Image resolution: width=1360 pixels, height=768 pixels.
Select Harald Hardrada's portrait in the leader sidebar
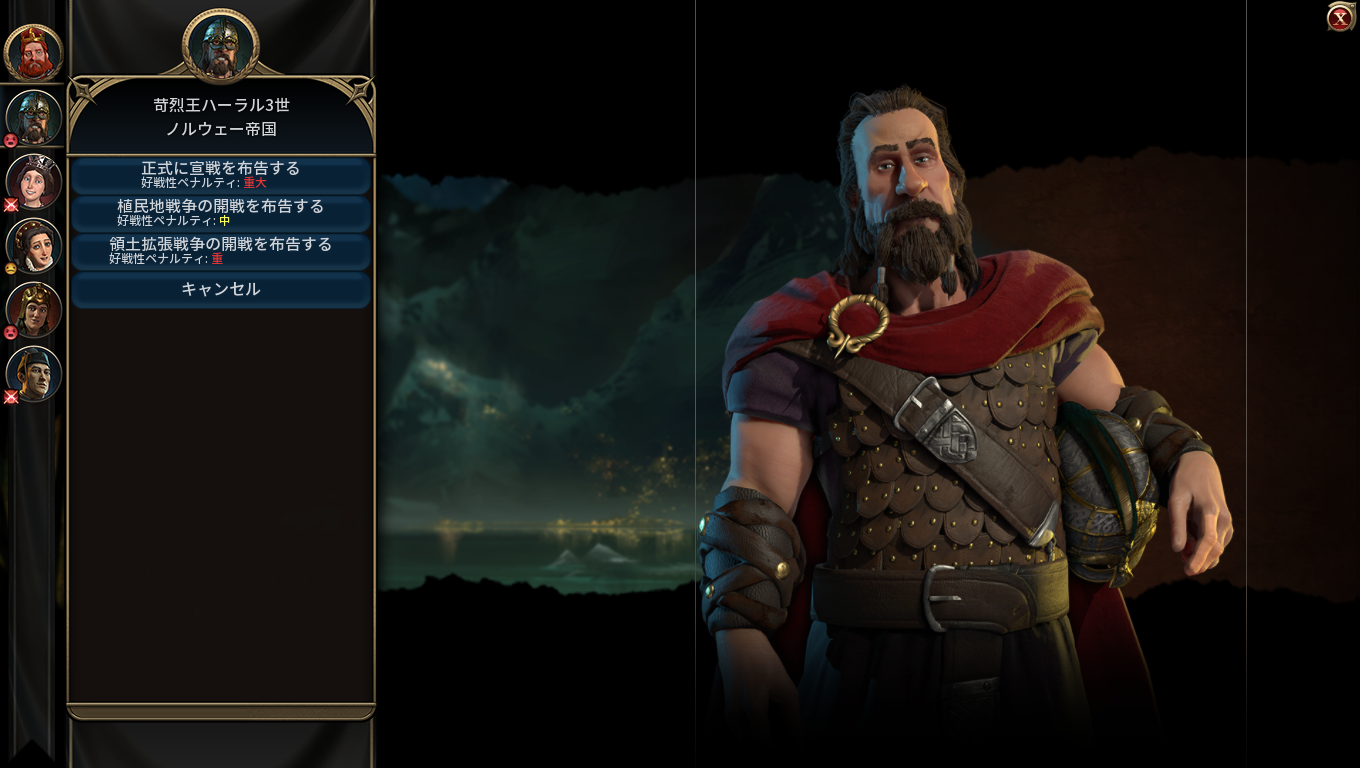coord(33,115)
